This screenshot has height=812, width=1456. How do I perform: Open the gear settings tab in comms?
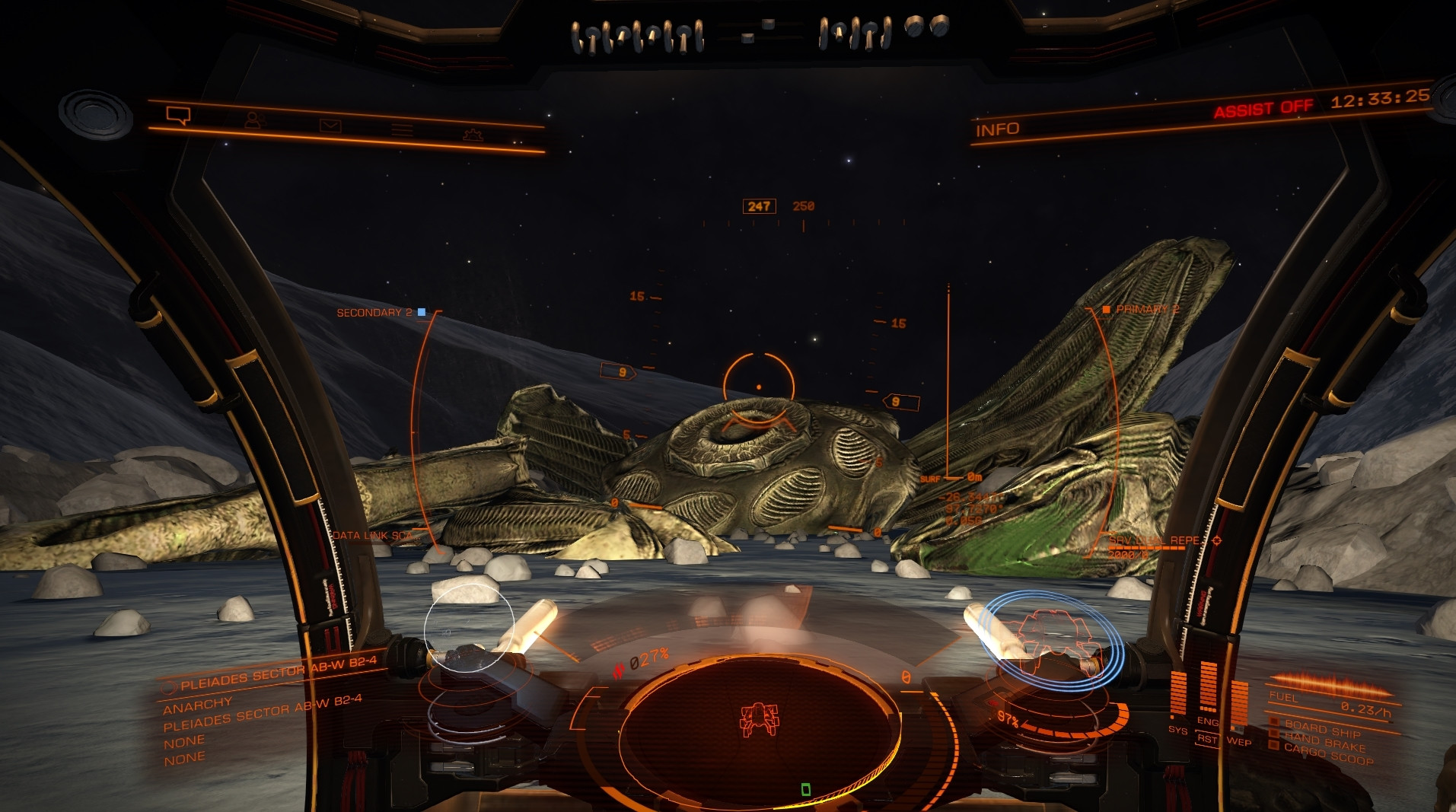click(x=473, y=135)
